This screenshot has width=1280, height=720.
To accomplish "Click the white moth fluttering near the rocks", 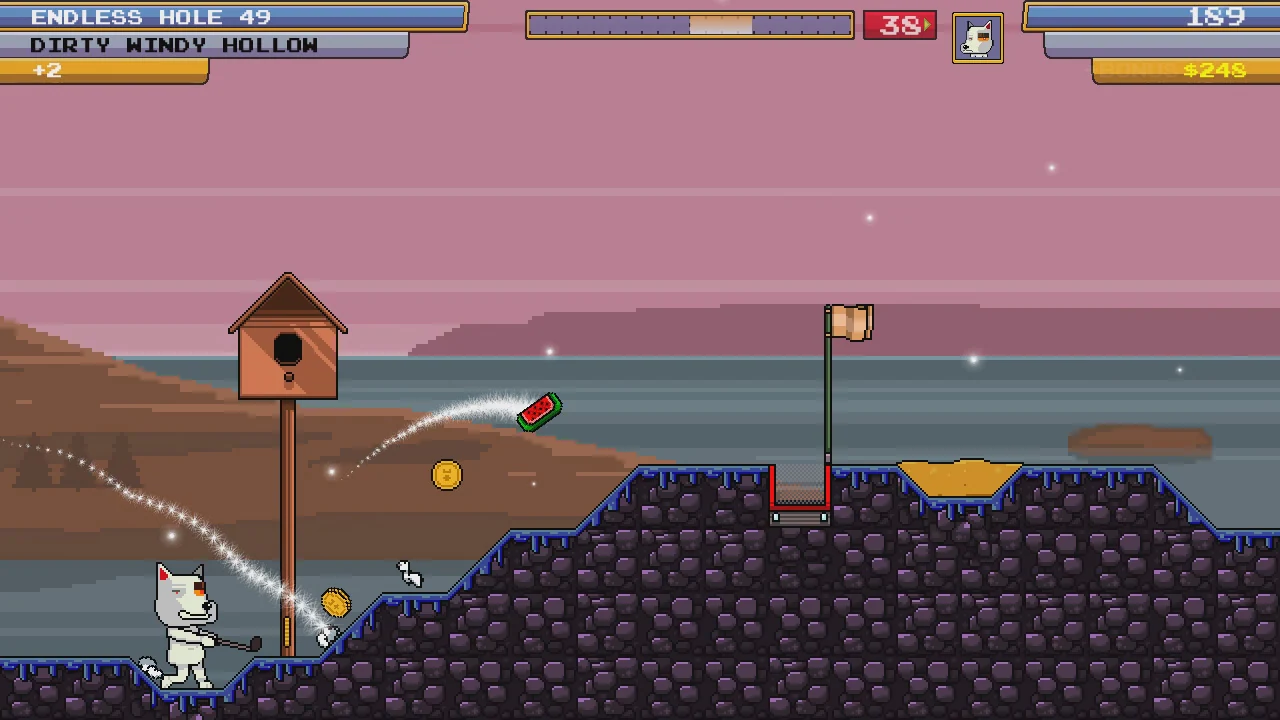I will [x=407, y=572].
